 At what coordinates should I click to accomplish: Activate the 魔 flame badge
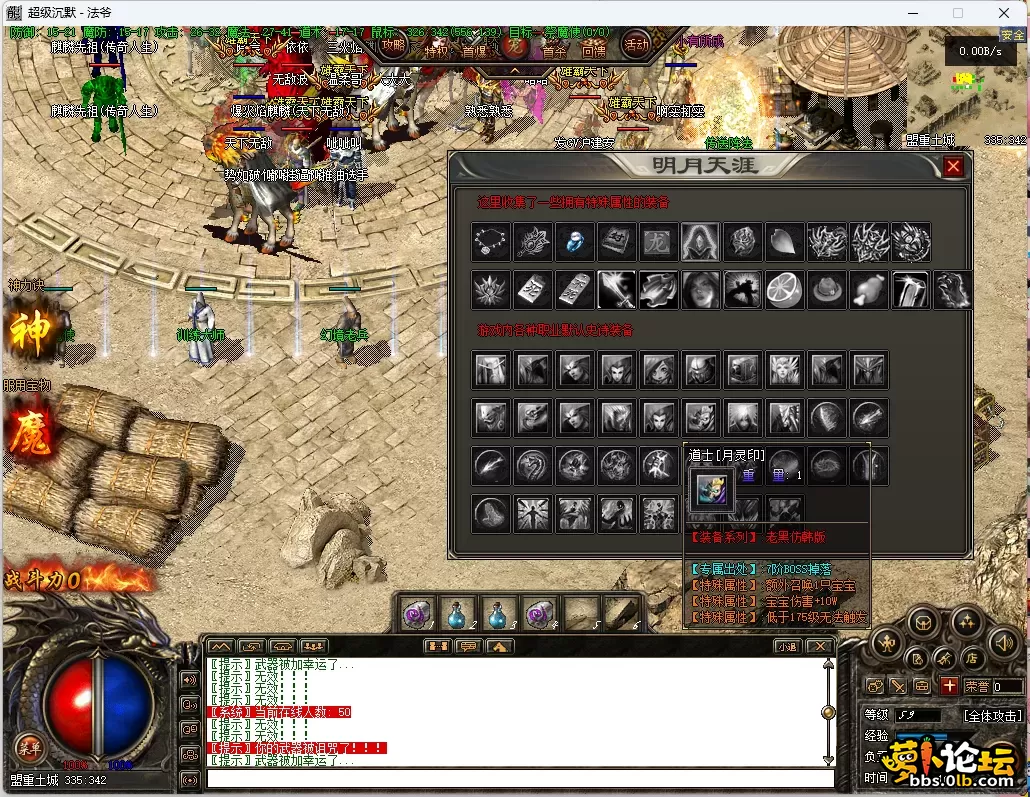(30, 437)
